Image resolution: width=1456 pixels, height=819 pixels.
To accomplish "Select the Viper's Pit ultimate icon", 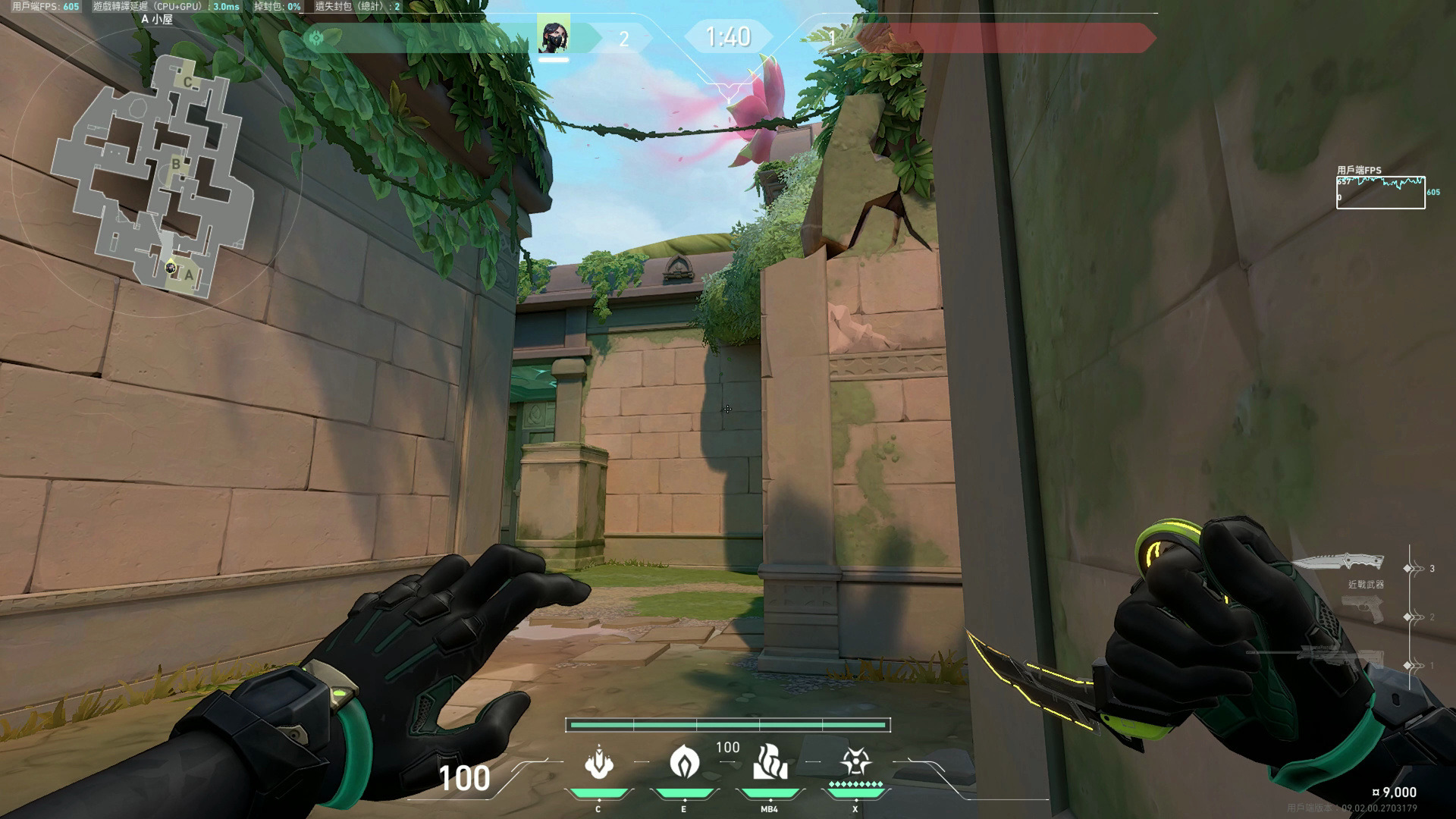I will 855,762.
